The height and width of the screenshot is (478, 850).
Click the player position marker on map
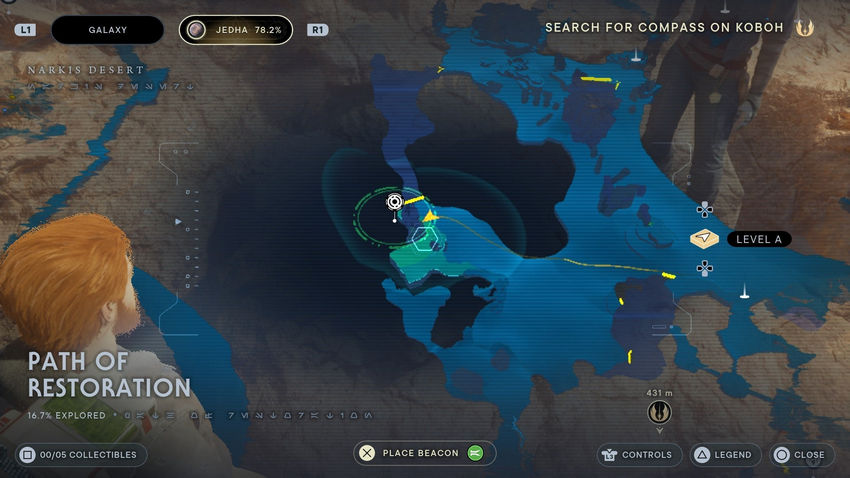[x=395, y=202]
